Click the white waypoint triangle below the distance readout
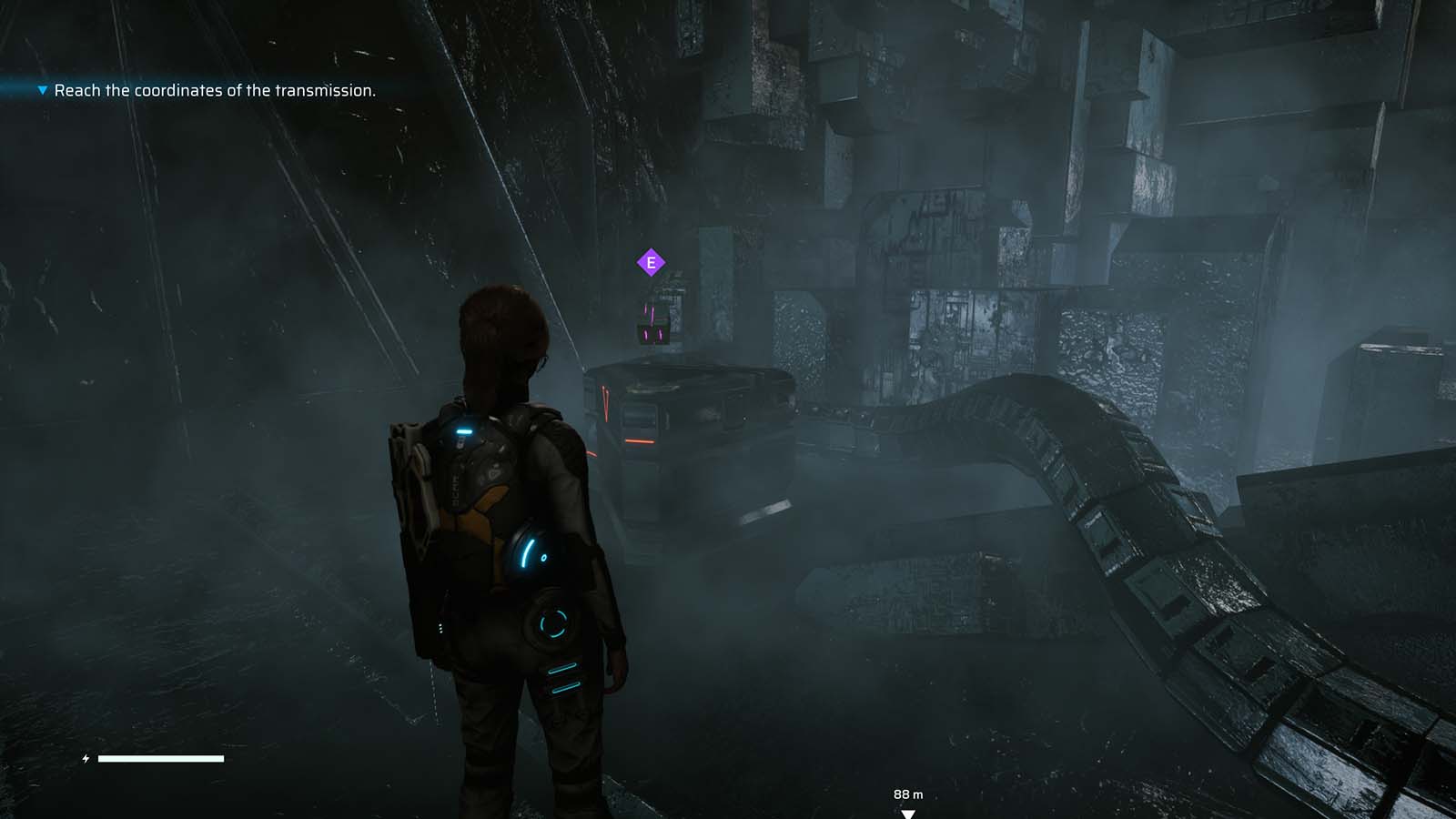The width and height of the screenshot is (1456, 819). 908,813
